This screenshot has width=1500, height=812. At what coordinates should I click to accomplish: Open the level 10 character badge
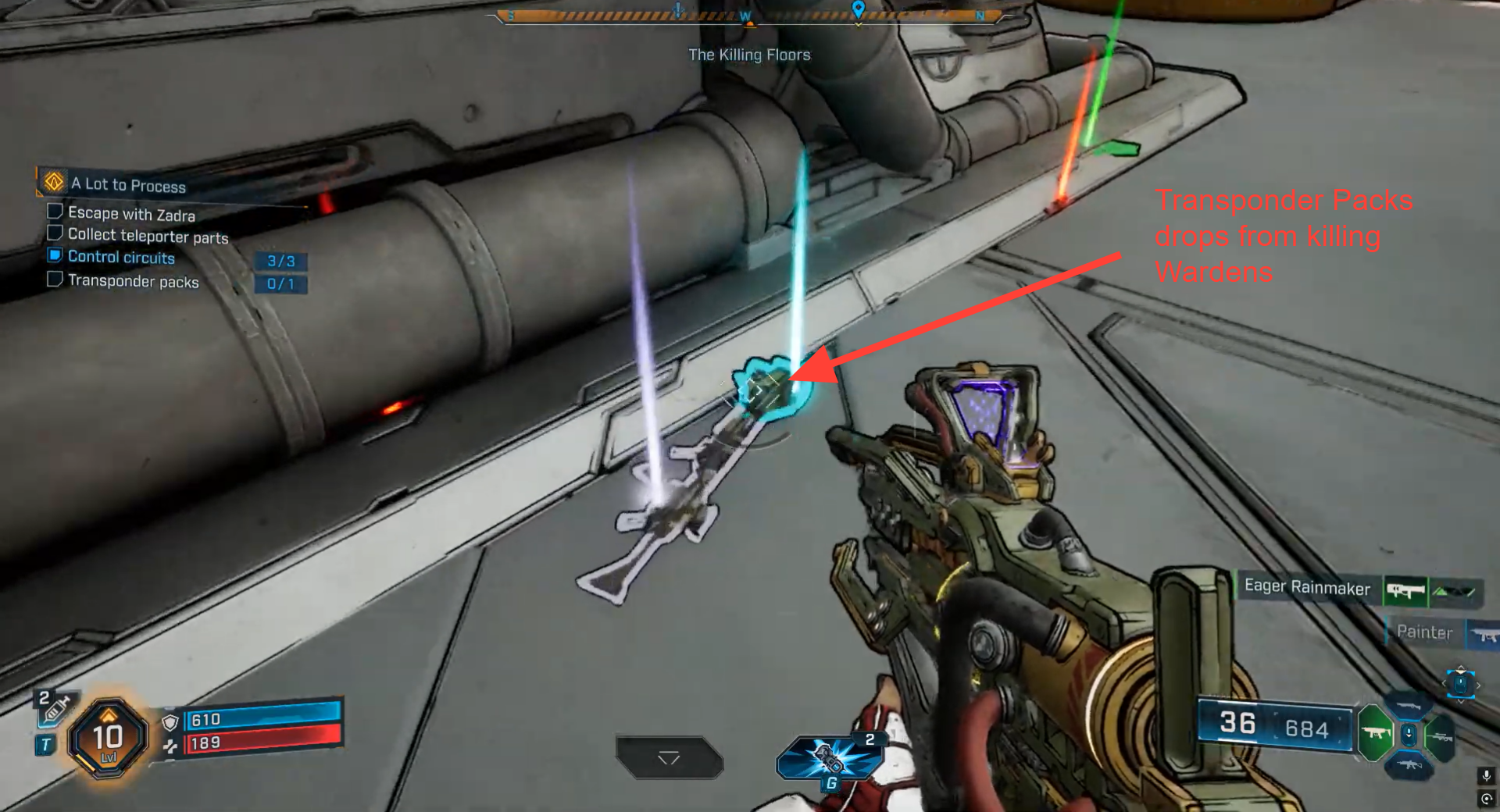click(108, 738)
